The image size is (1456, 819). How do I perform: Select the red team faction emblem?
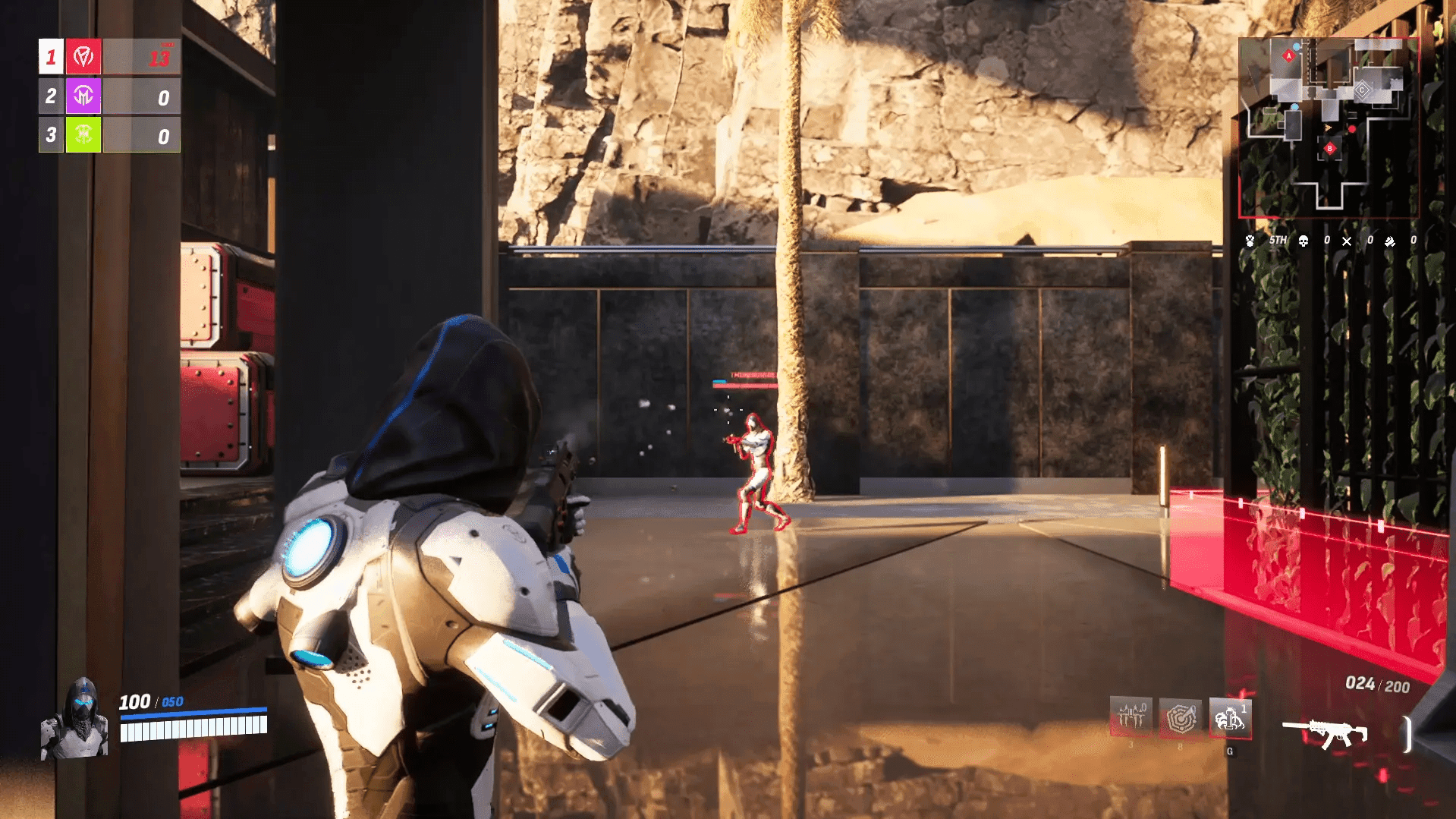coord(83,56)
